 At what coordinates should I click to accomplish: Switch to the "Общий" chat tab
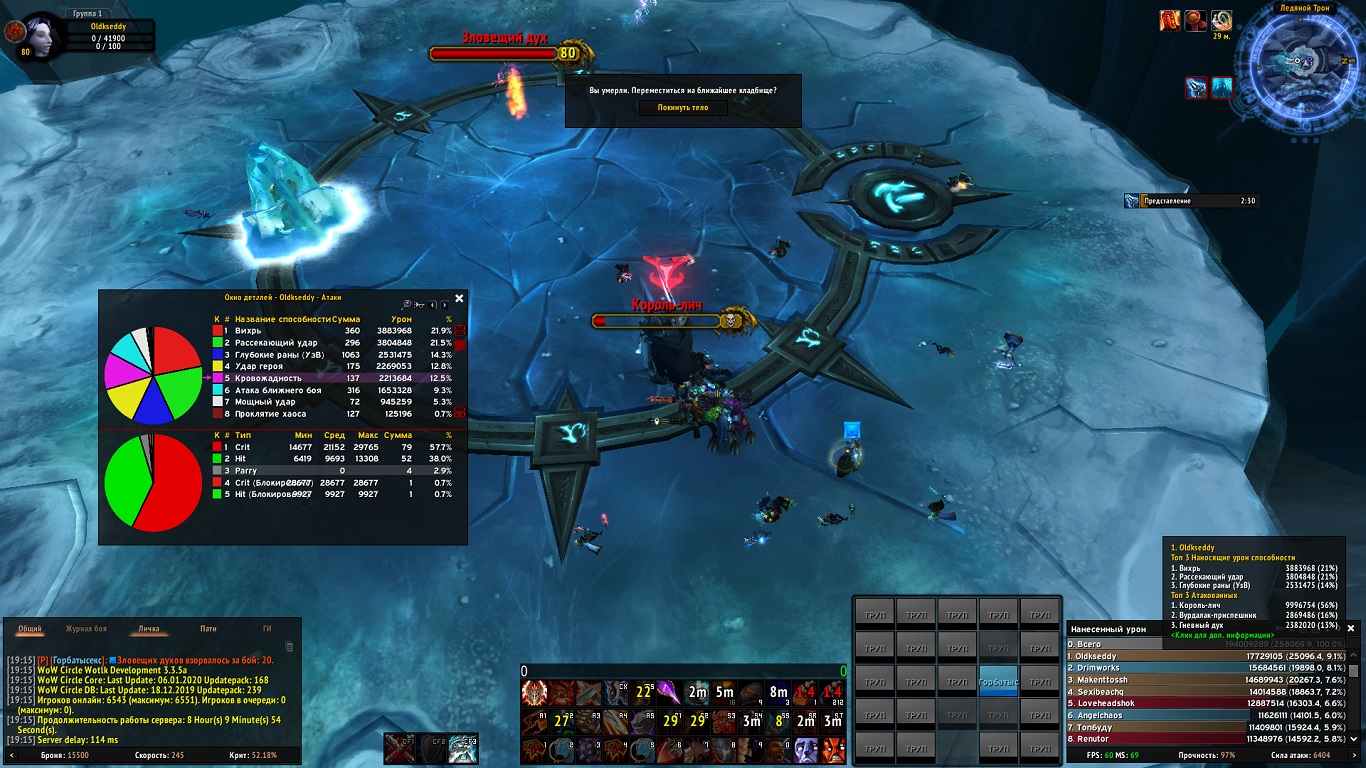30,629
